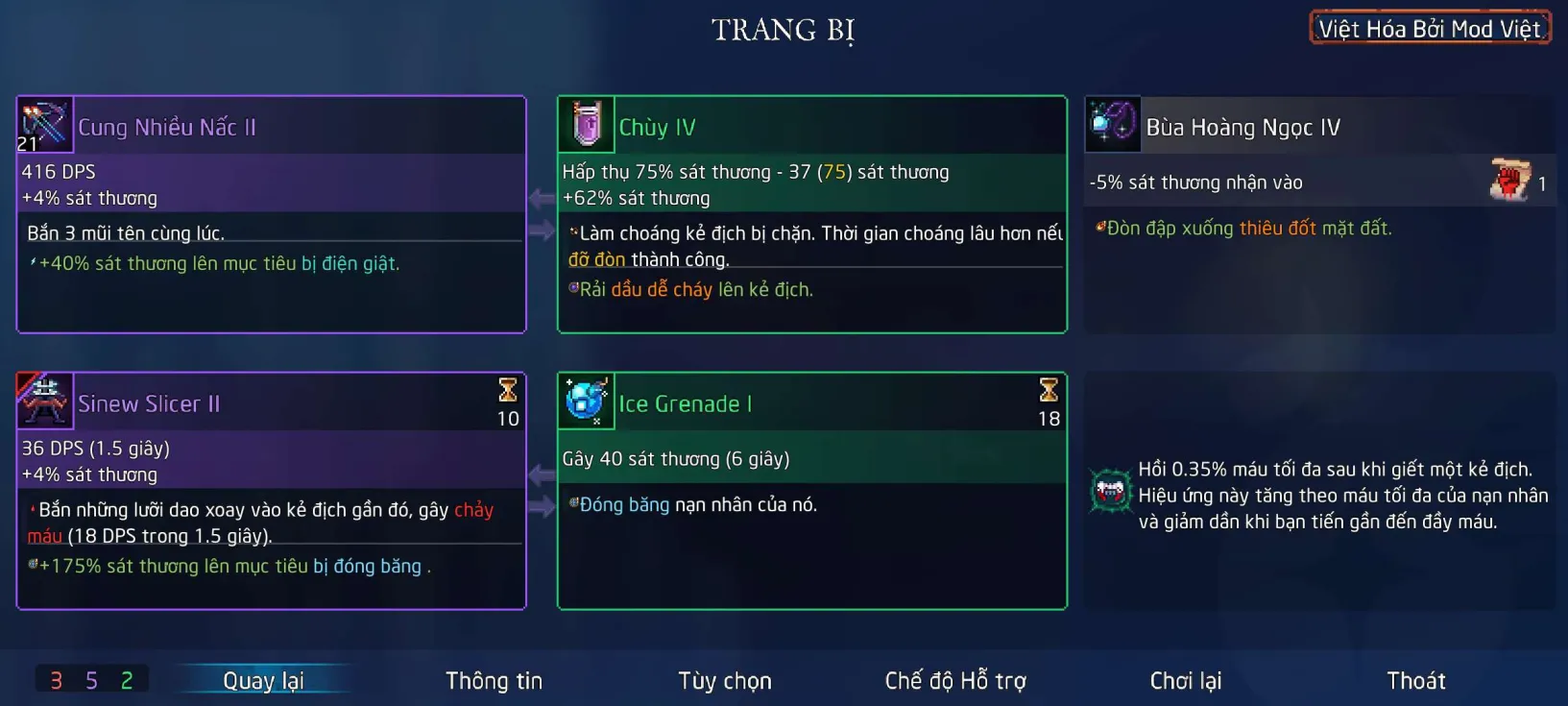The height and width of the screenshot is (706, 1568).
Task: Open the Thông tin menu entry
Action: click(x=494, y=680)
